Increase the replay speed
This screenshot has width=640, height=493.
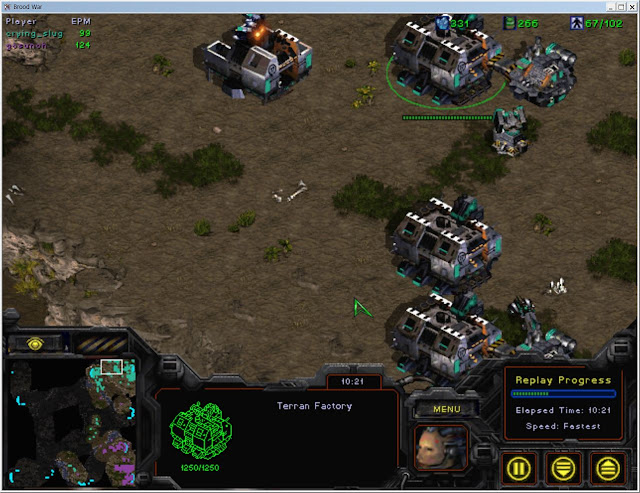point(606,465)
